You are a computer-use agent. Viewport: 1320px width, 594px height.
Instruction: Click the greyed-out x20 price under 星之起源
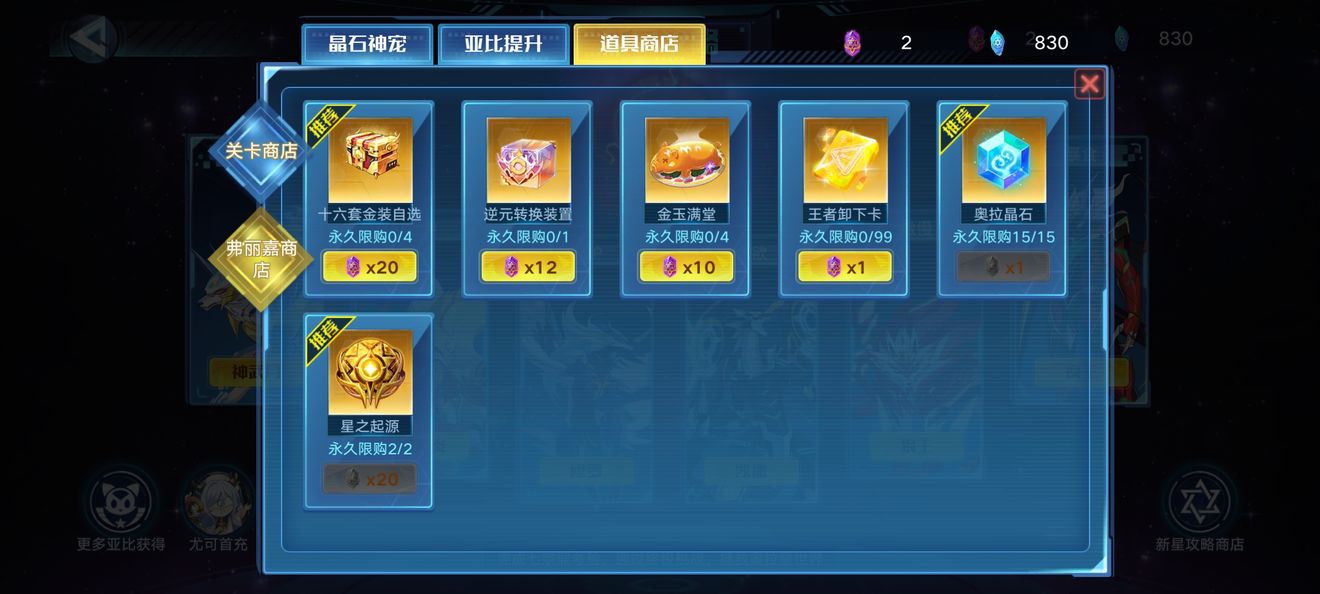pyautogui.click(x=370, y=479)
